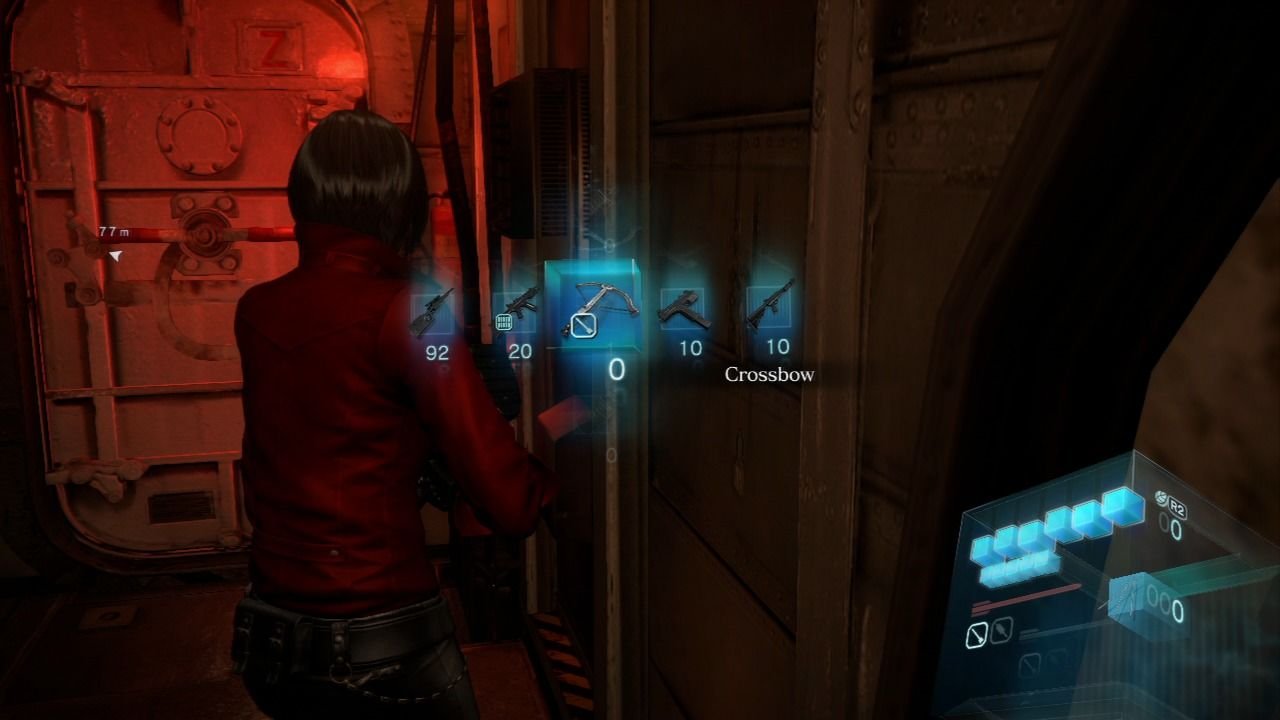
Task: Choose the dimmed explosive bolt ammo icon
Action: click(1001, 630)
